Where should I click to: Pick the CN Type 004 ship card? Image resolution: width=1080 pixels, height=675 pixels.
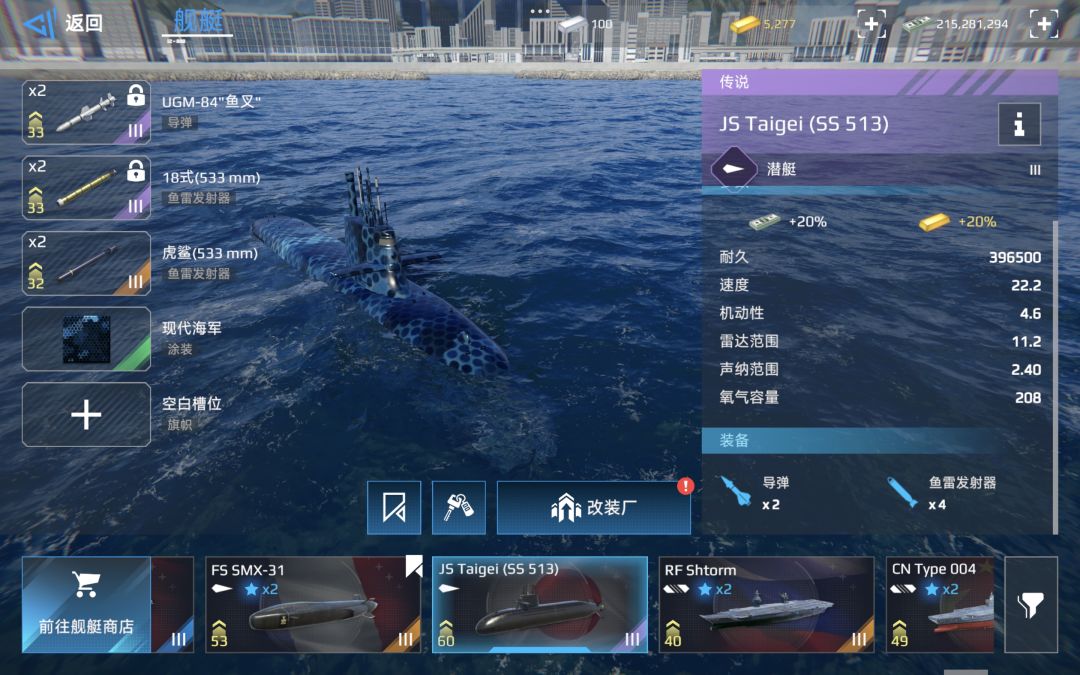[x=940, y=604]
